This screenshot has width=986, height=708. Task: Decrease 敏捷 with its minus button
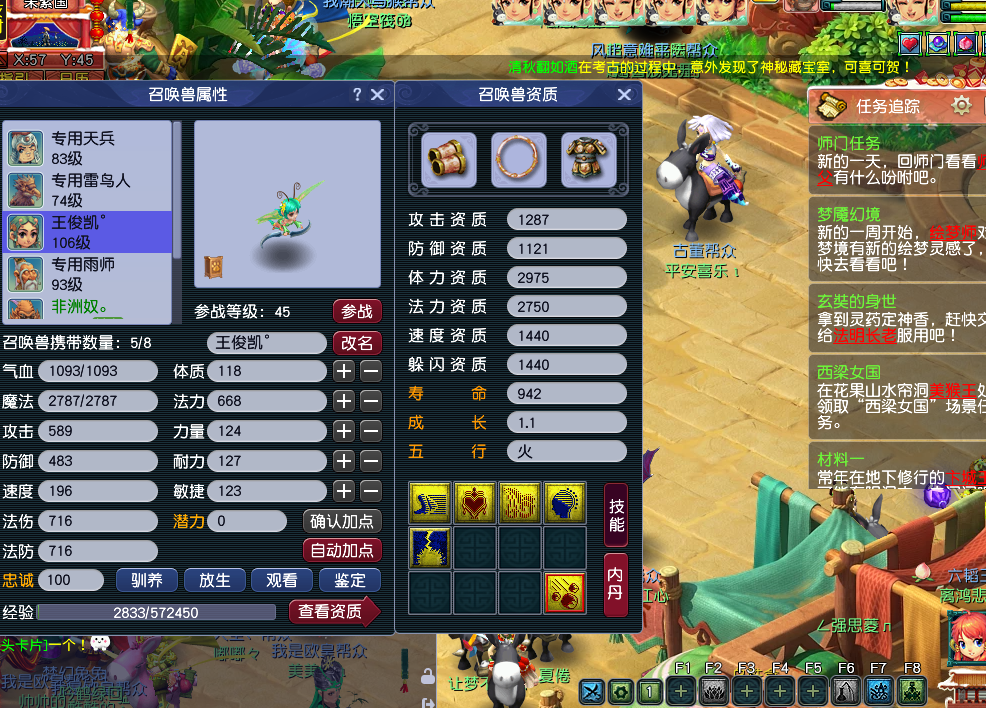371,491
